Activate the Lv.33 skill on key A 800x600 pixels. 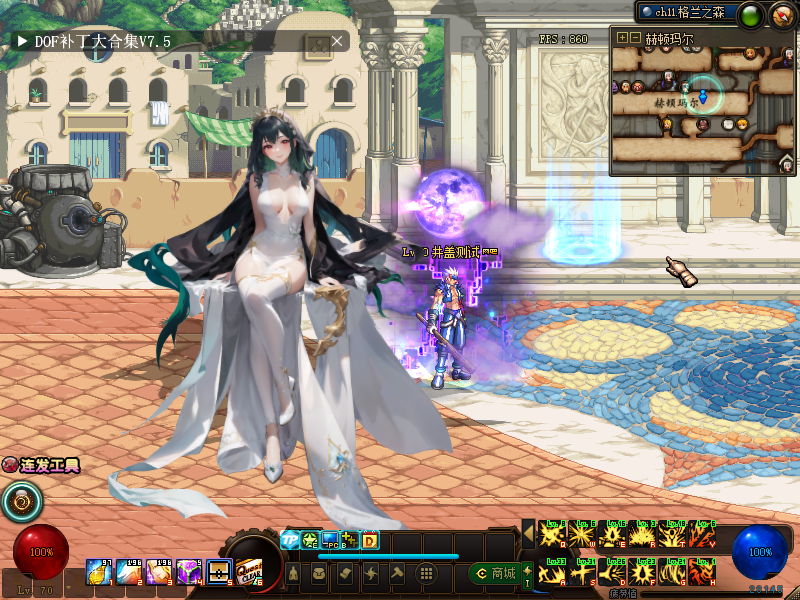[555, 572]
